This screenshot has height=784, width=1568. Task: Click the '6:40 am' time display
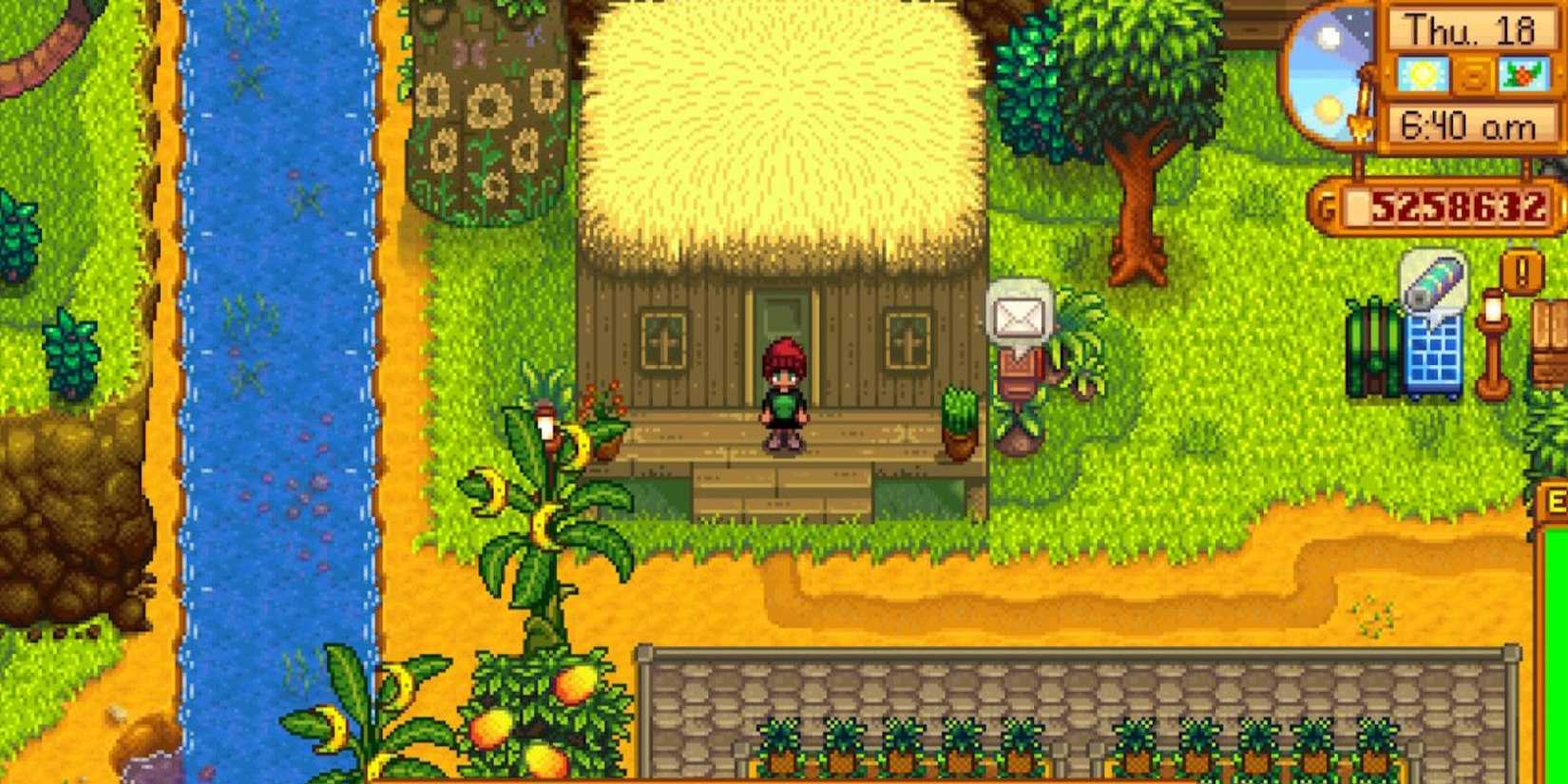pos(1468,124)
